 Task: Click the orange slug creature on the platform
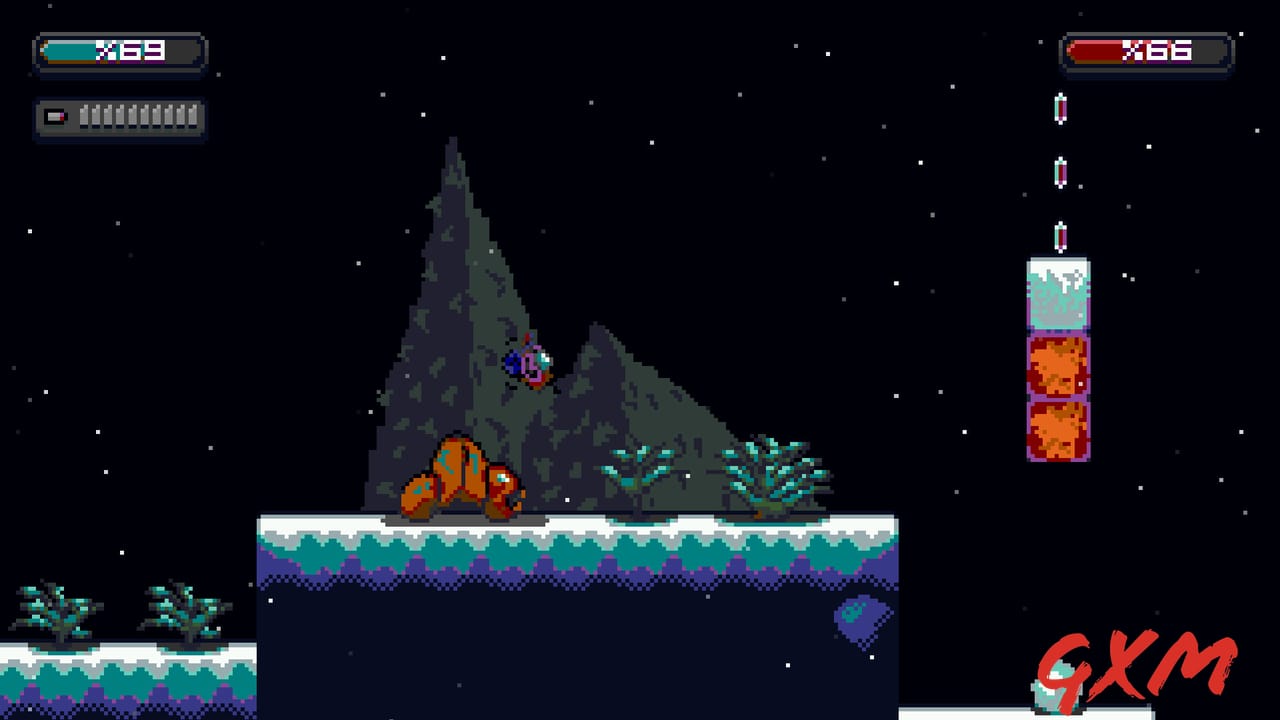[x=465, y=475]
